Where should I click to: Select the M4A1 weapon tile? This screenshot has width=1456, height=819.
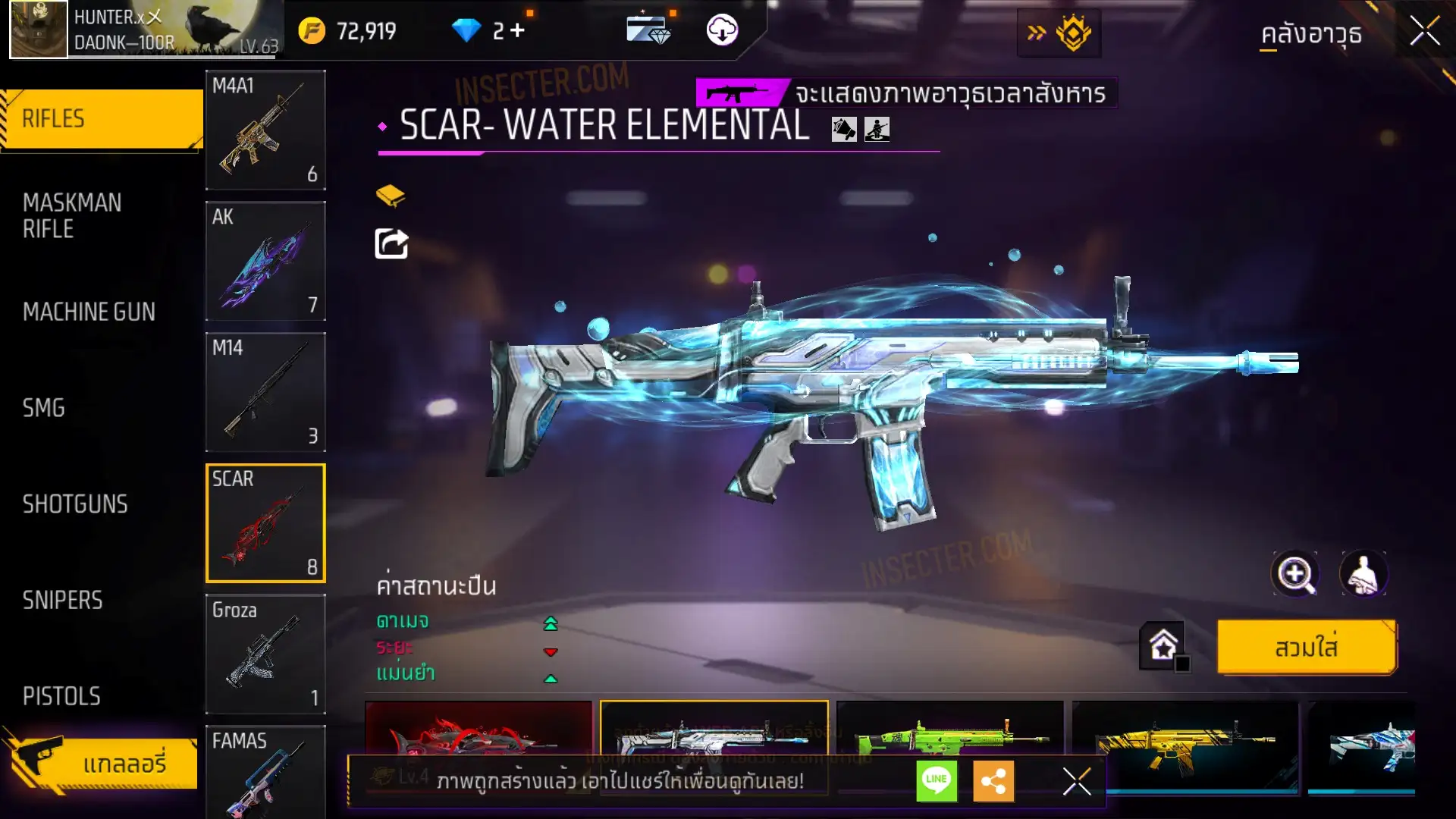pos(265,130)
